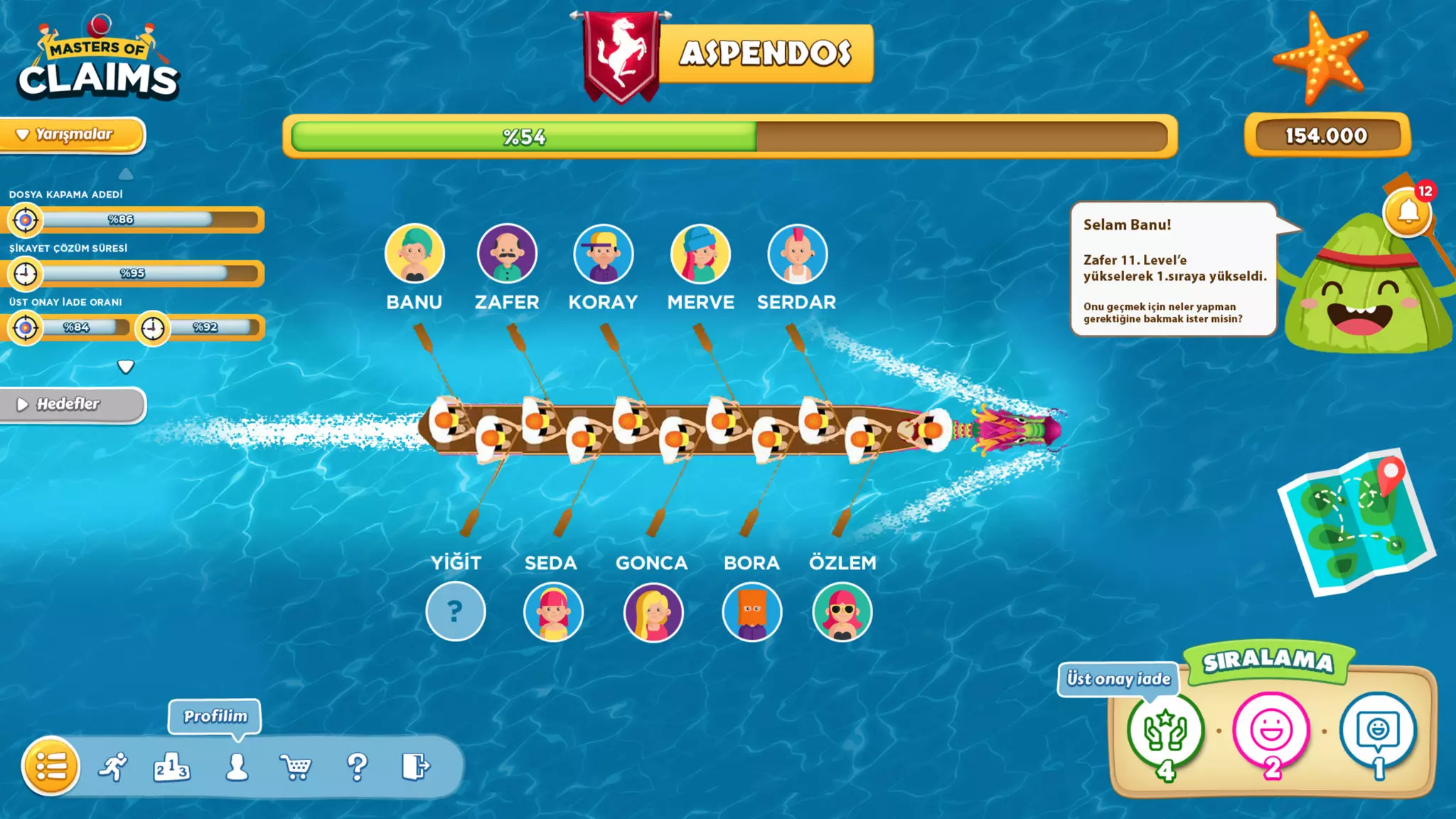Select the running figure icon
Image resolution: width=1456 pixels, height=819 pixels.
click(113, 766)
